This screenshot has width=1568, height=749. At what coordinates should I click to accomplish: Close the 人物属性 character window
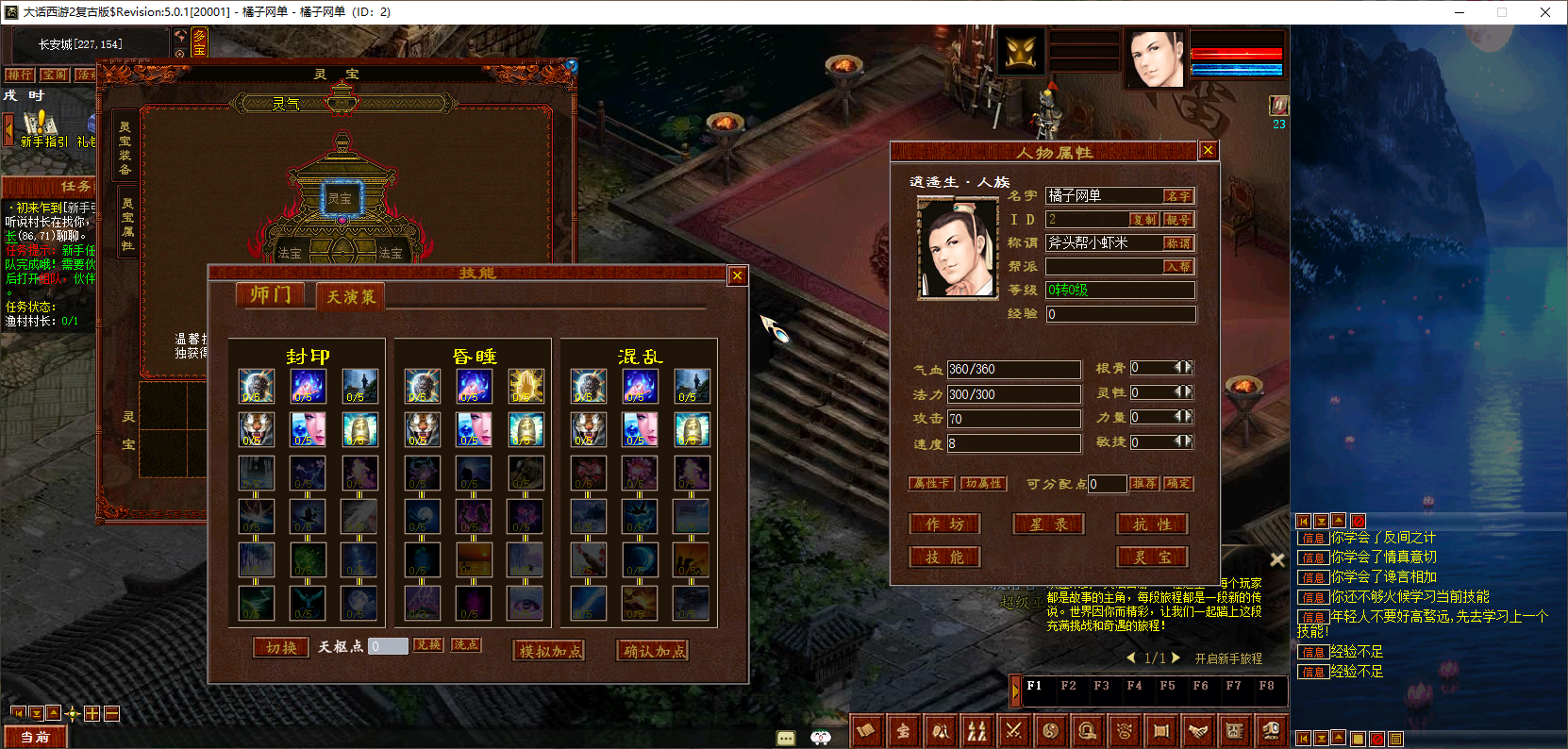1208,151
